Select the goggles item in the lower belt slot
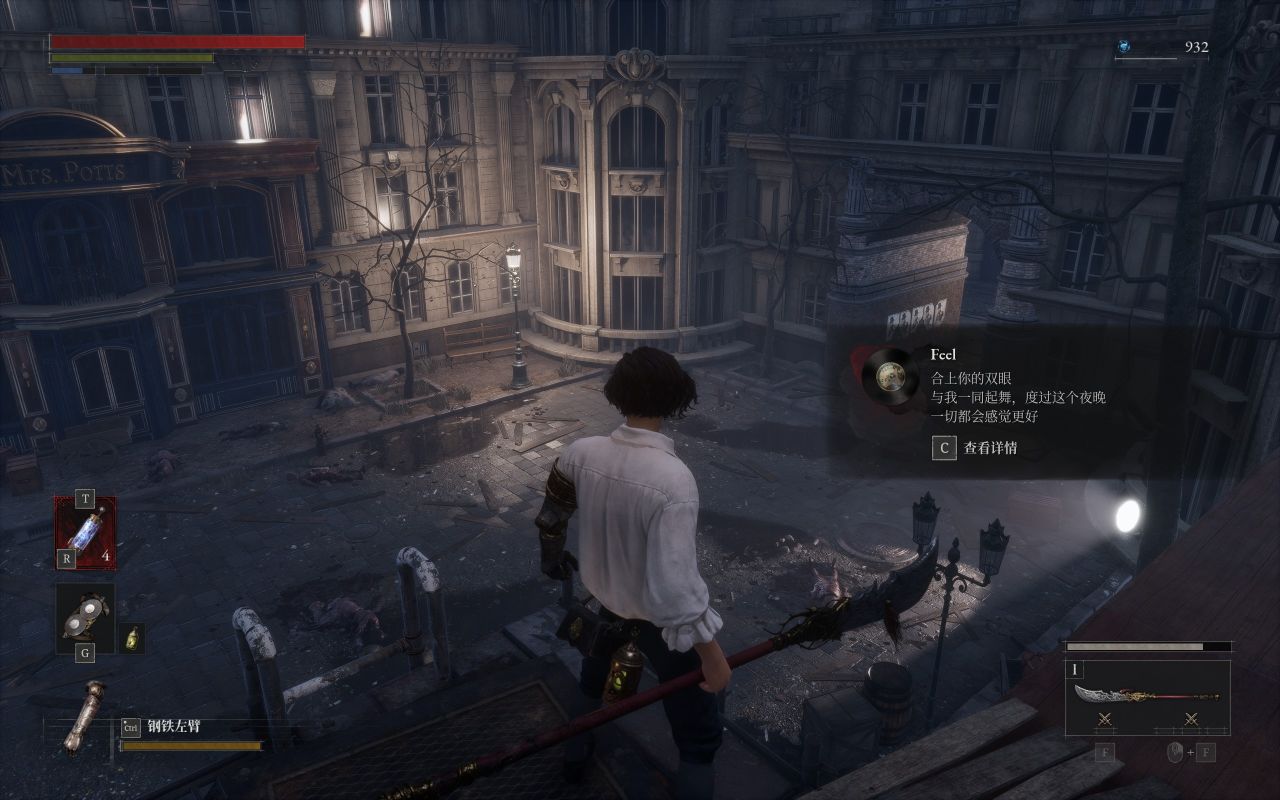 coord(84,616)
